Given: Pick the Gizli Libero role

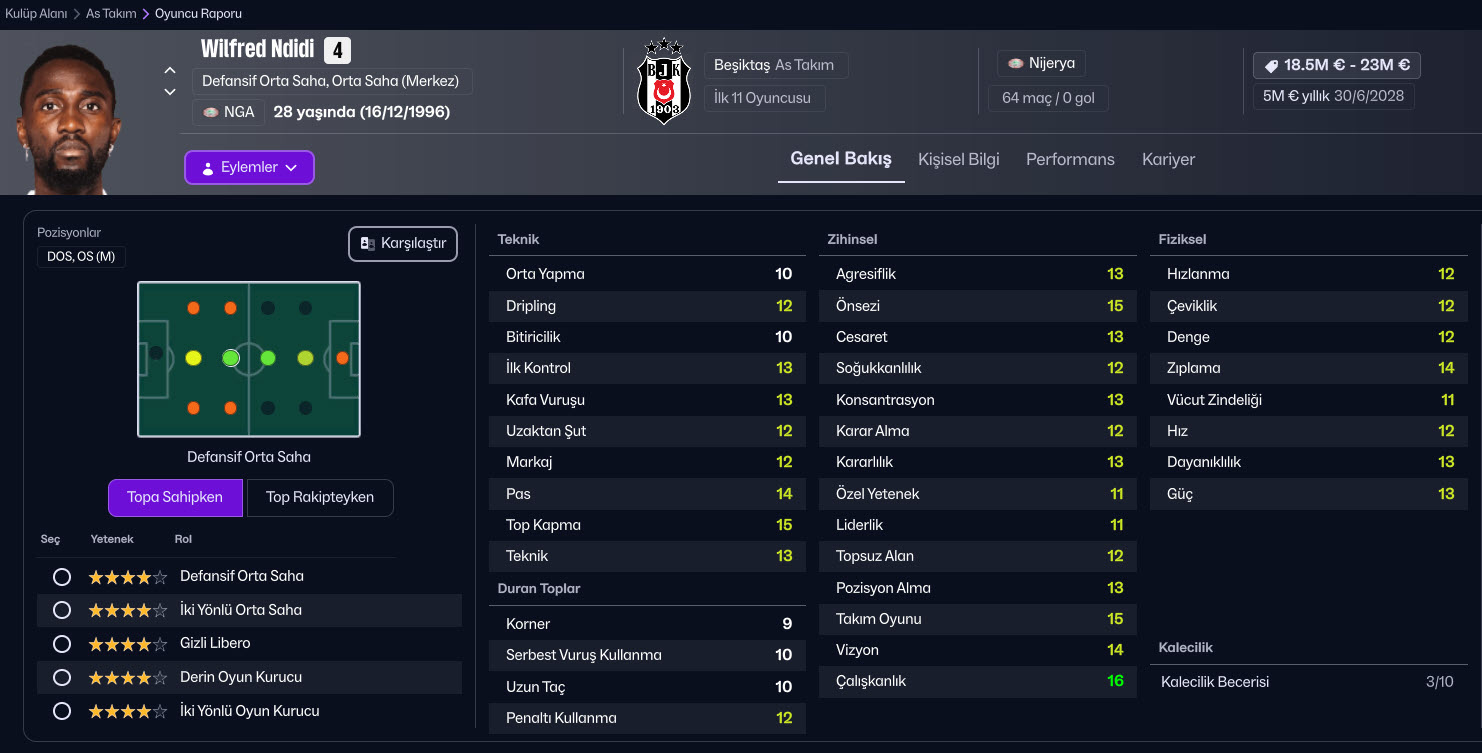Looking at the screenshot, I should point(62,644).
